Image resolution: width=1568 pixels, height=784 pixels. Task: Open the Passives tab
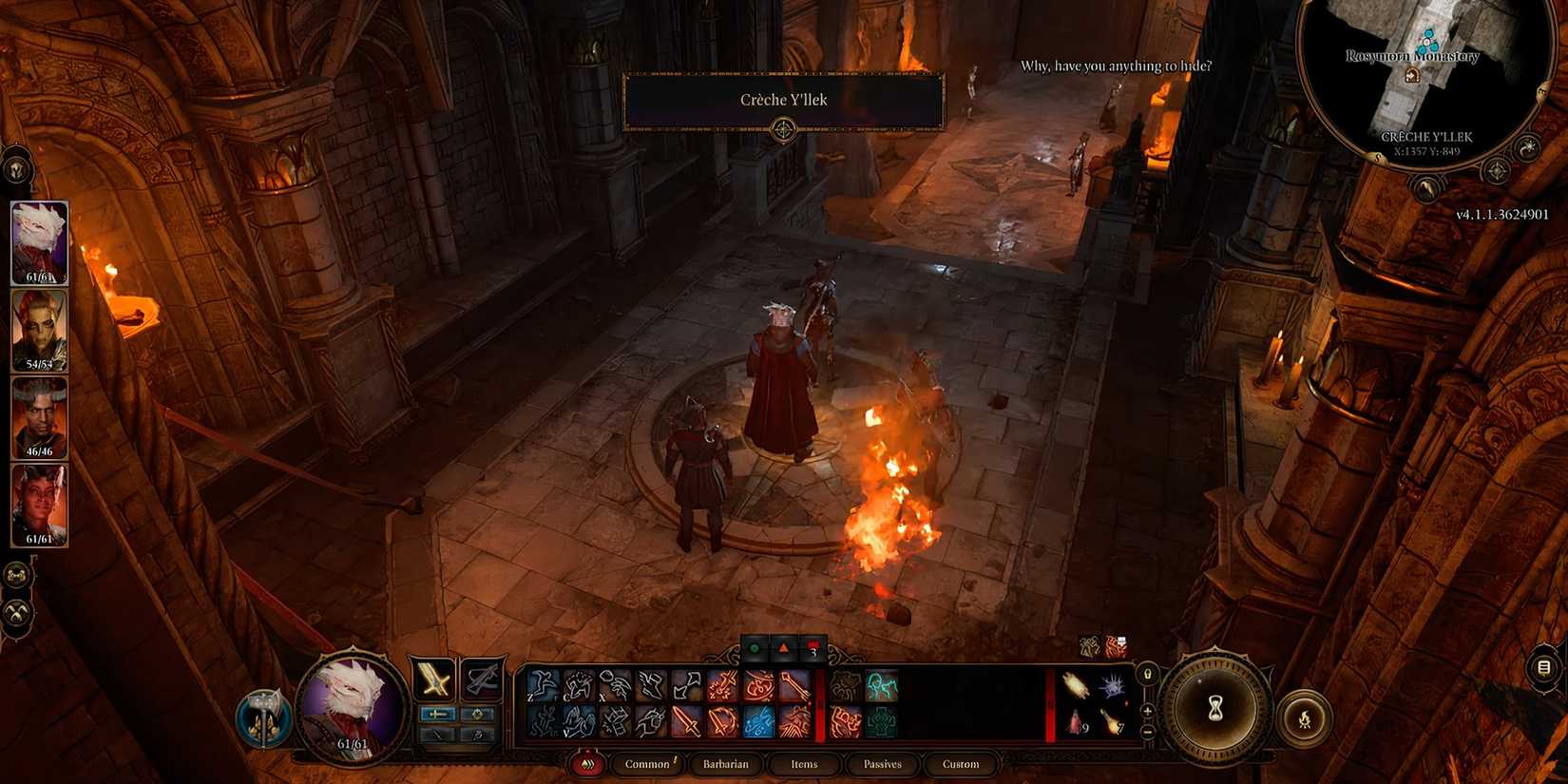882,763
